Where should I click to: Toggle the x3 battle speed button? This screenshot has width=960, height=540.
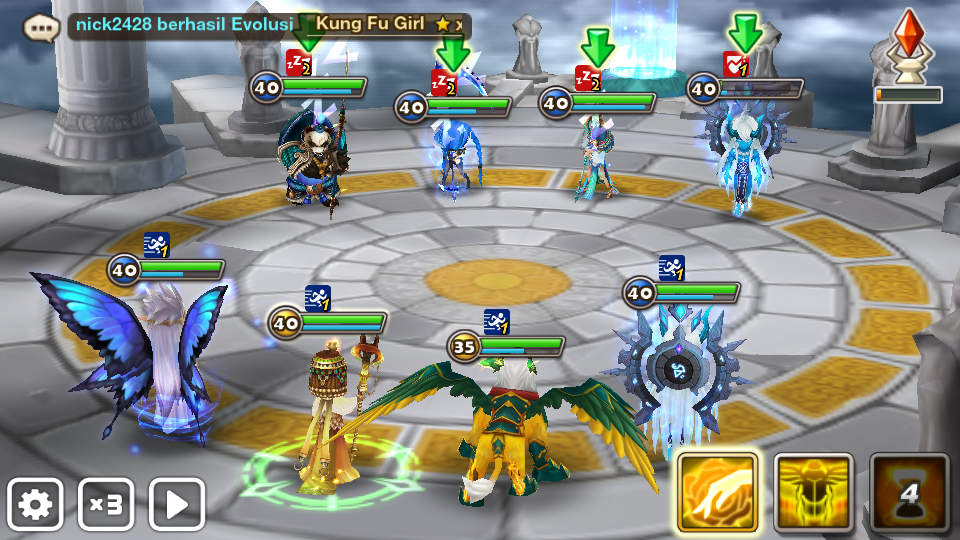106,504
